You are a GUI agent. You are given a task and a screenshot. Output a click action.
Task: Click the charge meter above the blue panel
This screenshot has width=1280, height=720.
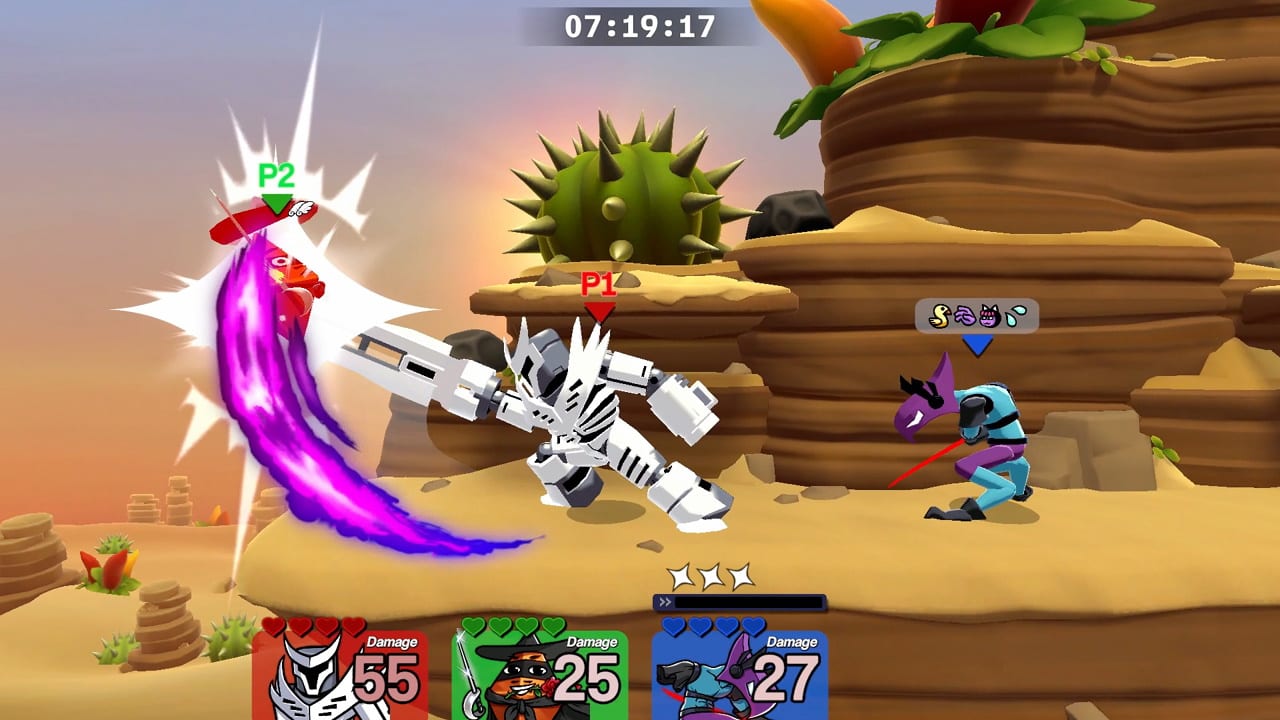click(x=742, y=601)
